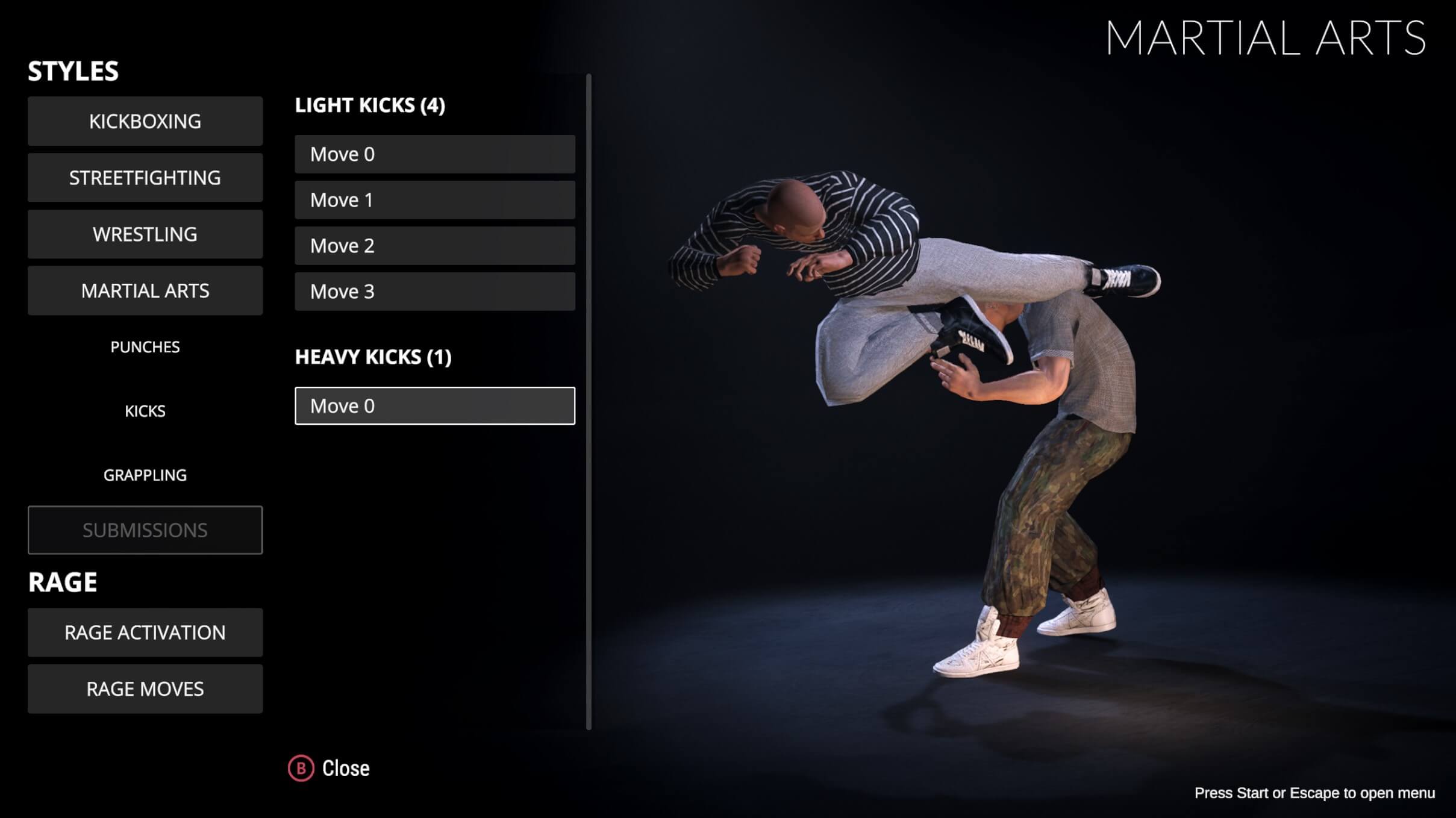The width and height of the screenshot is (1456, 818).
Task: Open the Wrestling style
Action: (145, 234)
